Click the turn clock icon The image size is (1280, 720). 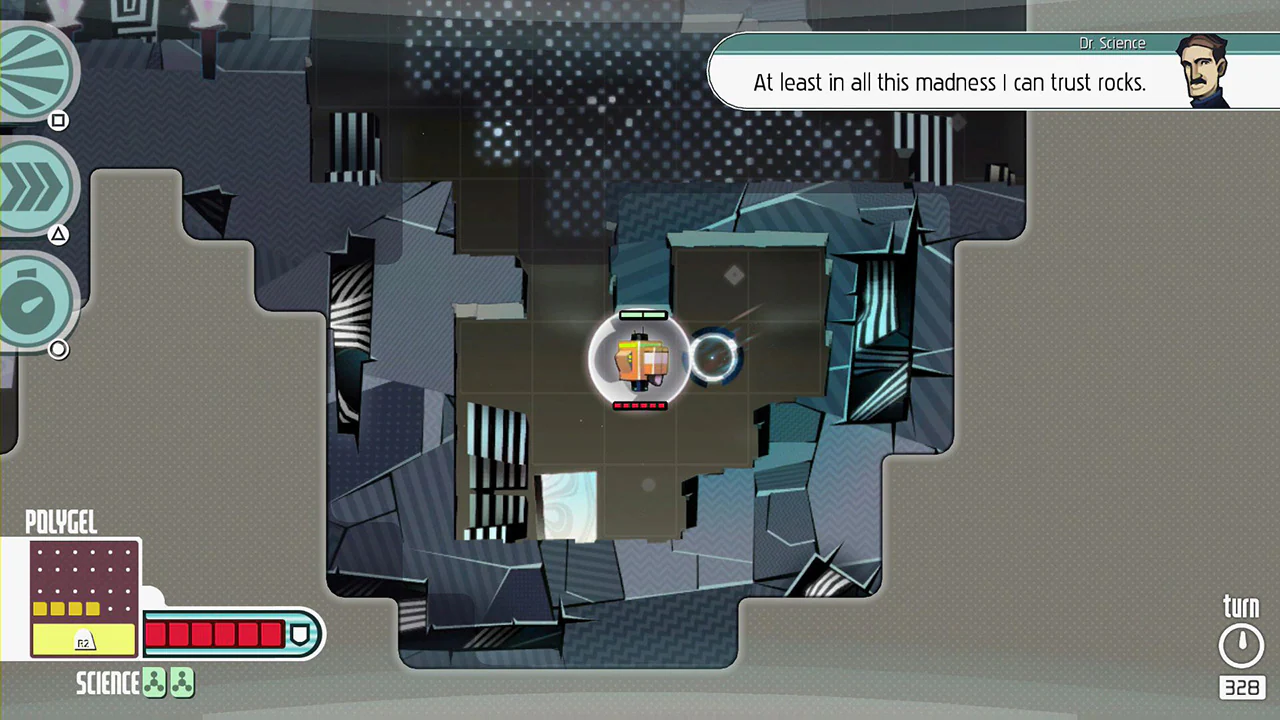click(1241, 643)
